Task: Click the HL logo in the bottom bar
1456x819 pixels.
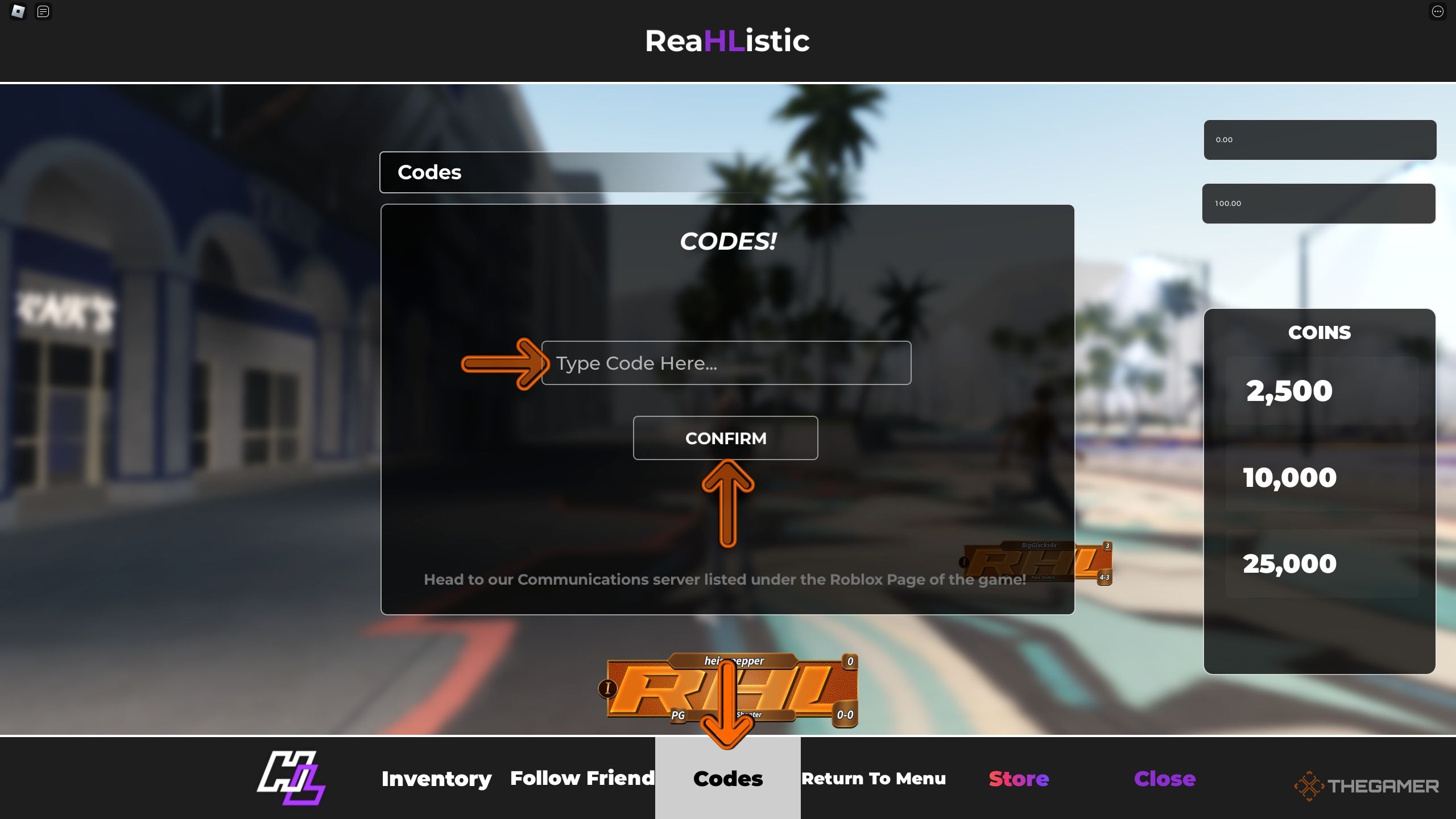Action: (291, 778)
